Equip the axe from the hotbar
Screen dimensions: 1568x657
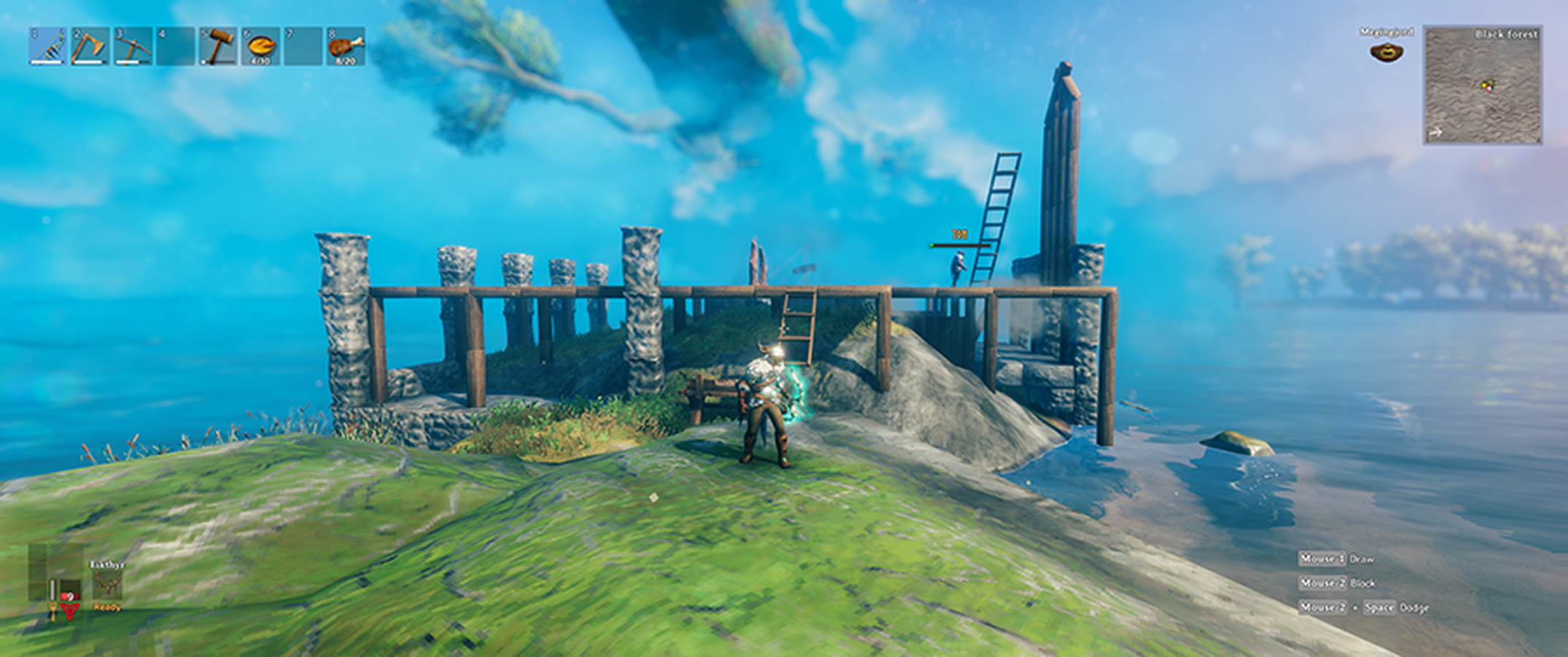(x=90, y=47)
